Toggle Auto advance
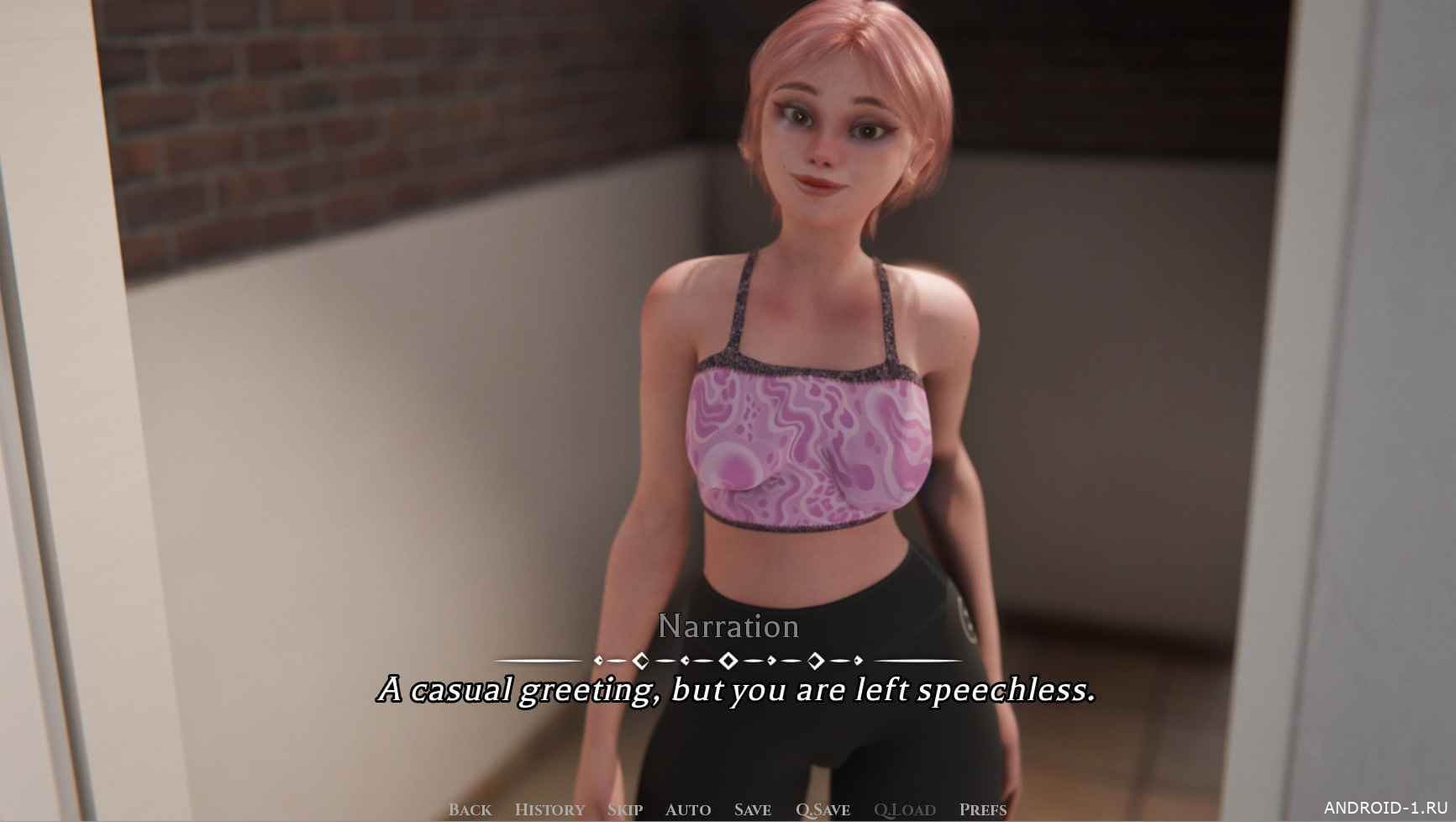This screenshot has width=1456, height=822. coord(688,809)
